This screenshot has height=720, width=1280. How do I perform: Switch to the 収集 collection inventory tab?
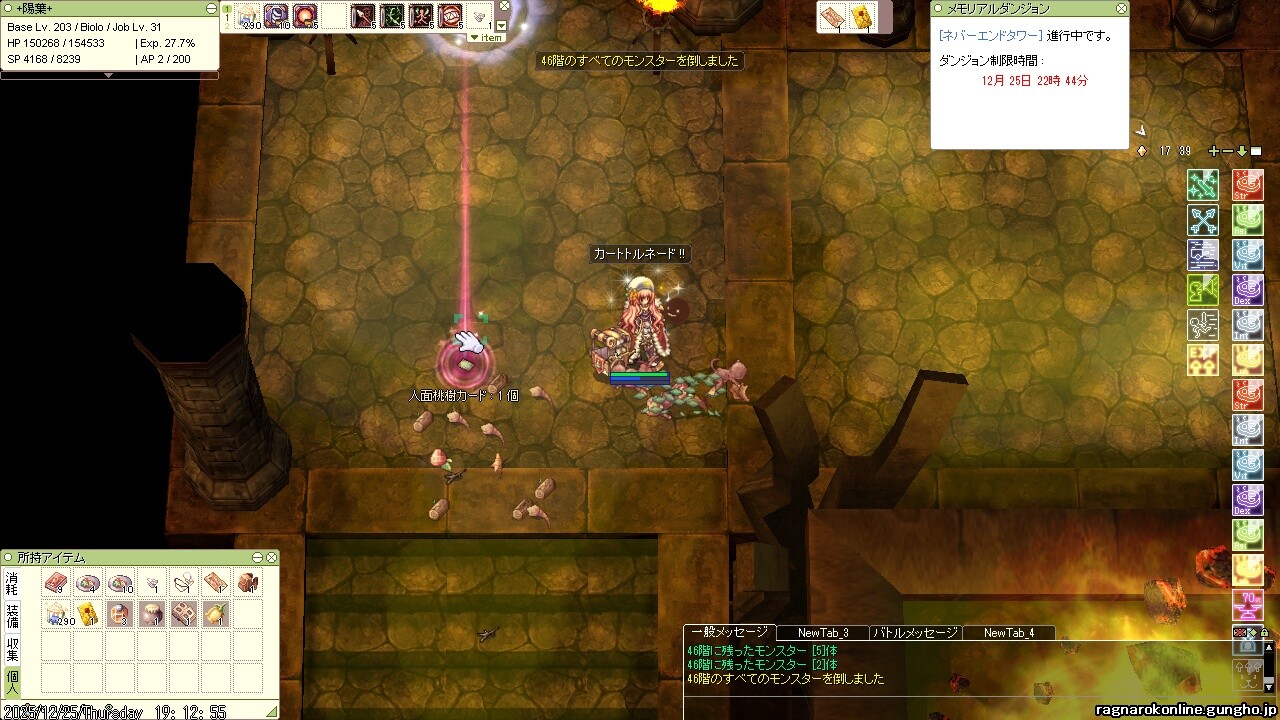point(12,649)
